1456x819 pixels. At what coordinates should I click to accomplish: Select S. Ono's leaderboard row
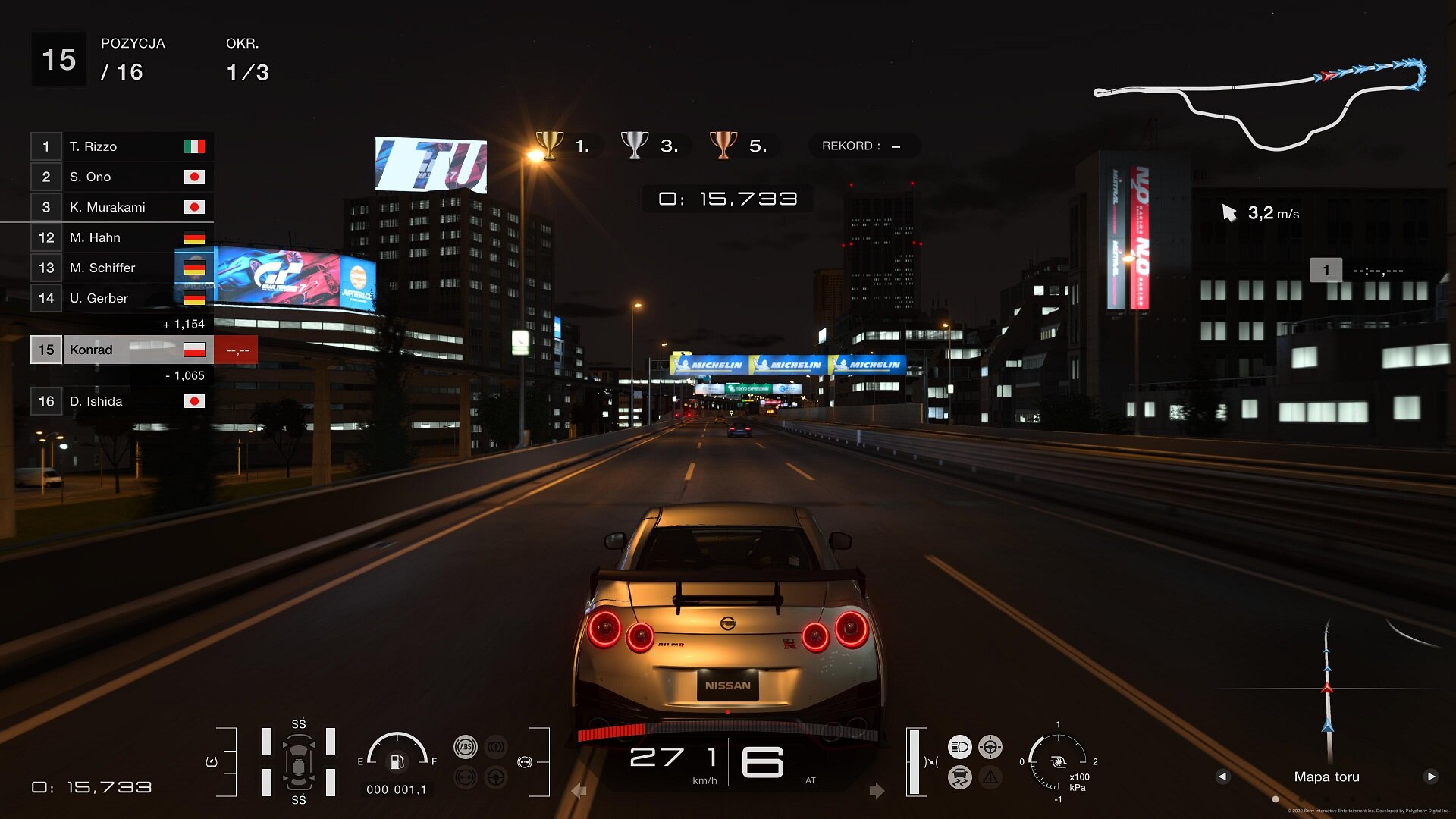pos(121,177)
